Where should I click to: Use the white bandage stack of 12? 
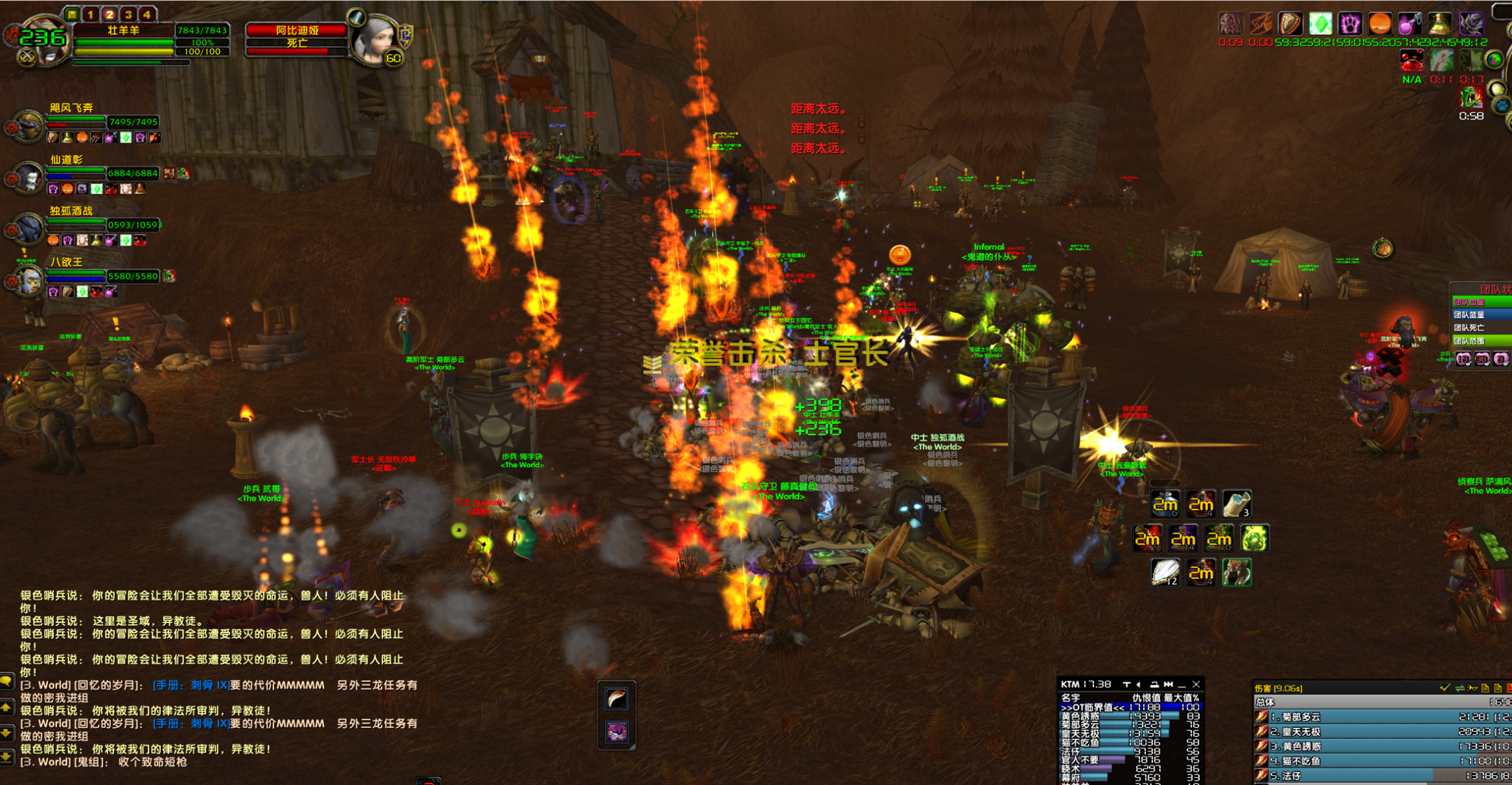[1165, 573]
